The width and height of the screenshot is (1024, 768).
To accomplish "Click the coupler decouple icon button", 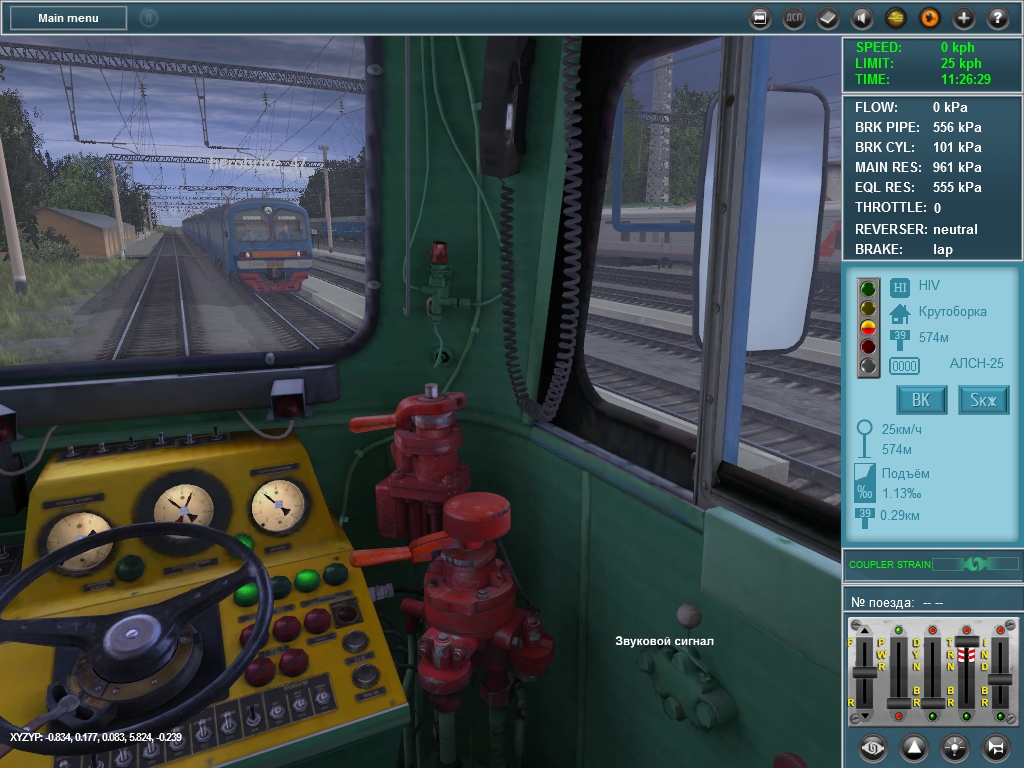I will pyautogui.click(x=872, y=746).
